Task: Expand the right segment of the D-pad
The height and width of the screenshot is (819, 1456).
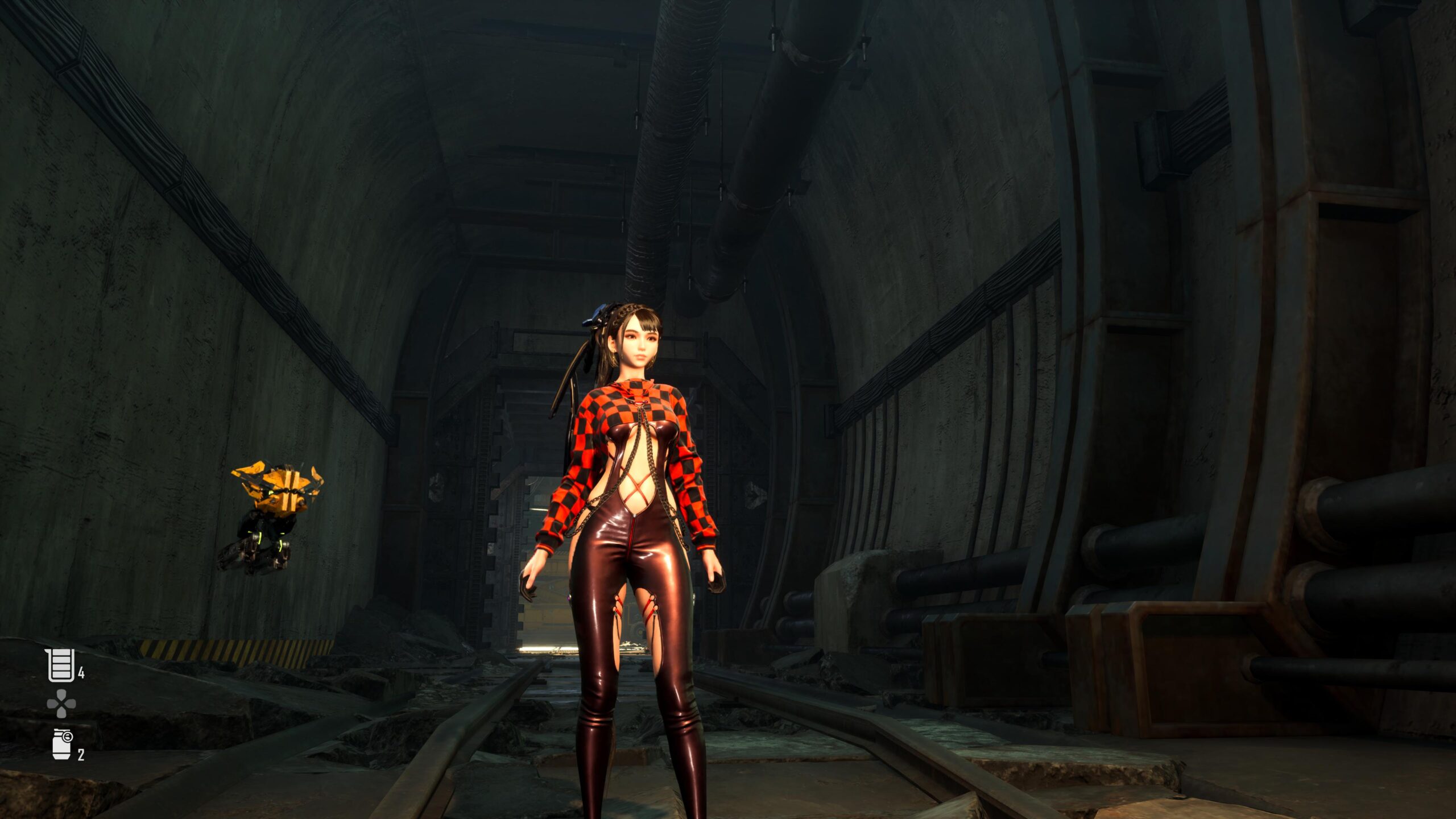Action: pos(71,703)
